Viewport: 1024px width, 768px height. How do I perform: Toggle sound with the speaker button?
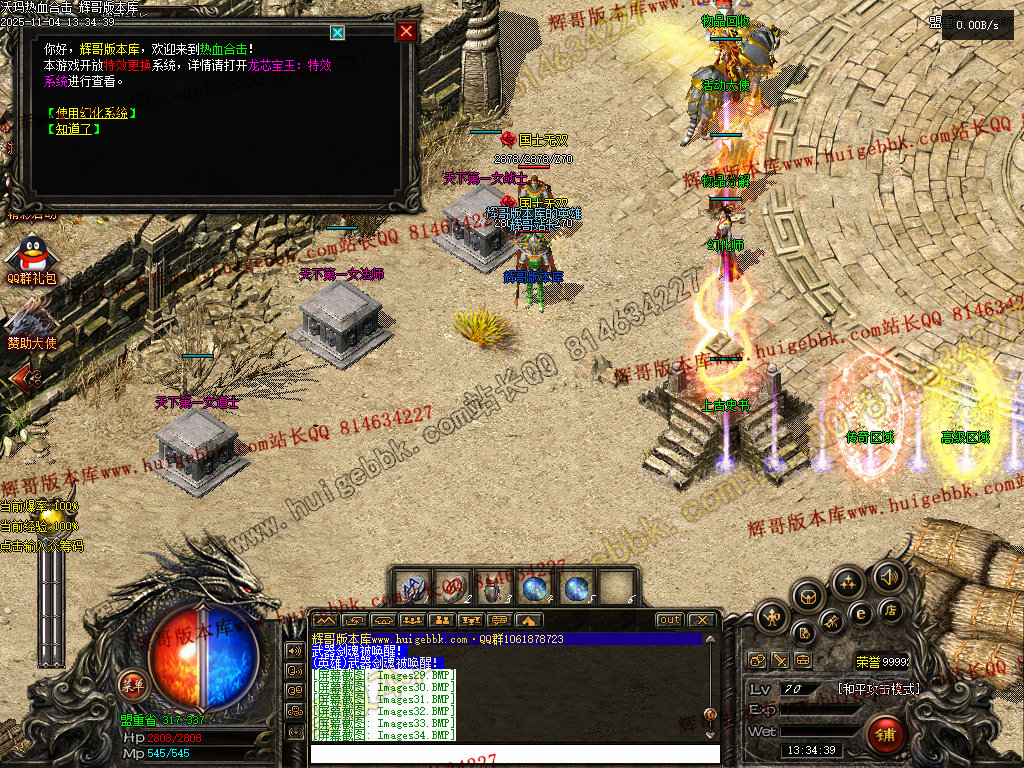(x=888, y=576)
